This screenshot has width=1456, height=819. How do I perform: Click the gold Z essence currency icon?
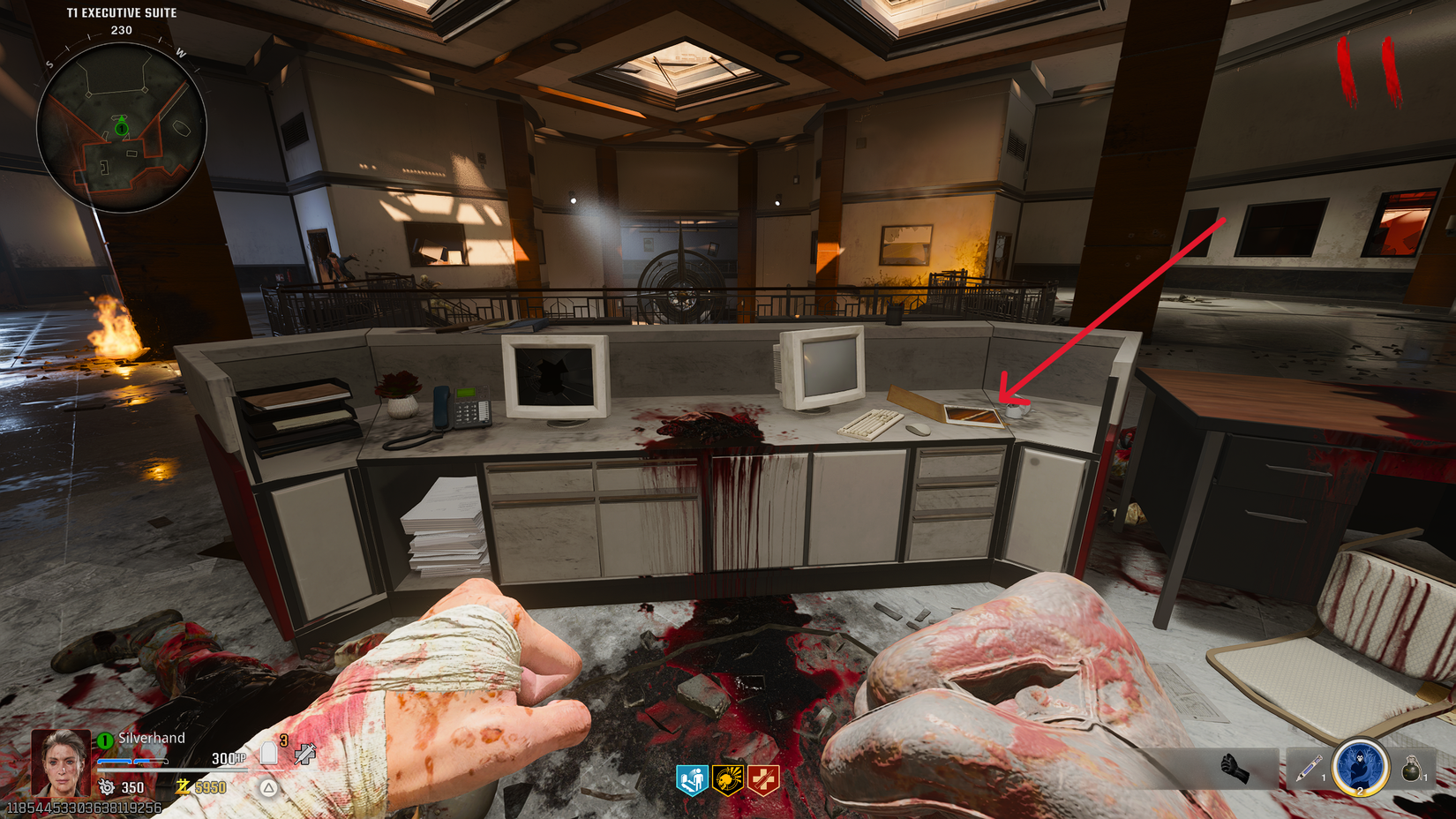click(x=182, y=787)
